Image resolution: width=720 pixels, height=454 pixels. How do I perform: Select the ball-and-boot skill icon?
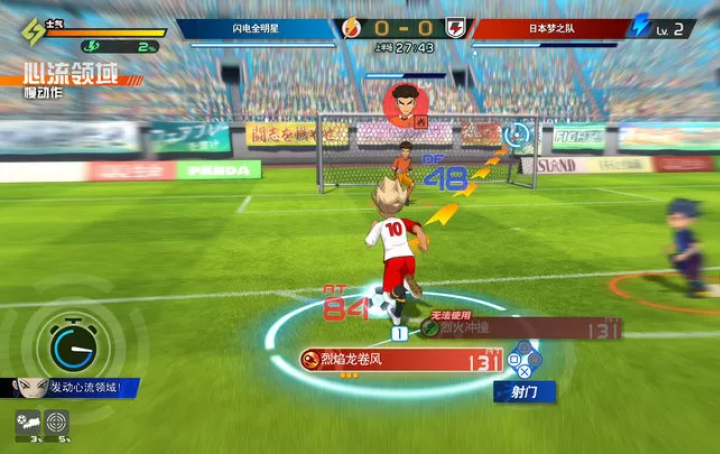point(27,422)
